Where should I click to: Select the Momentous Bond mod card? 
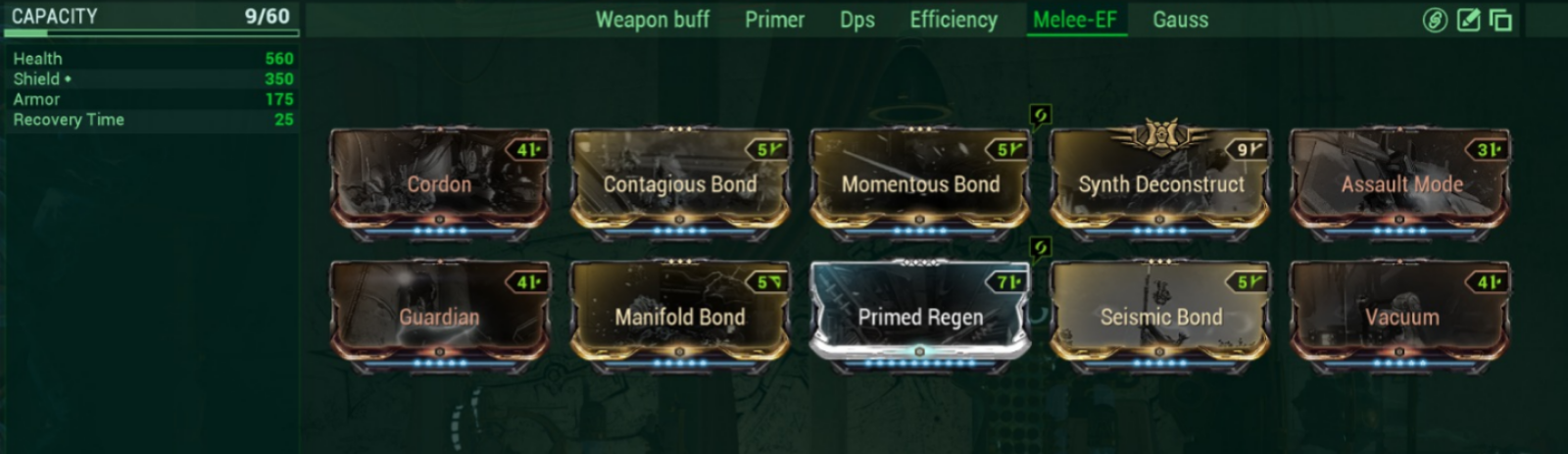coord(919,183)
